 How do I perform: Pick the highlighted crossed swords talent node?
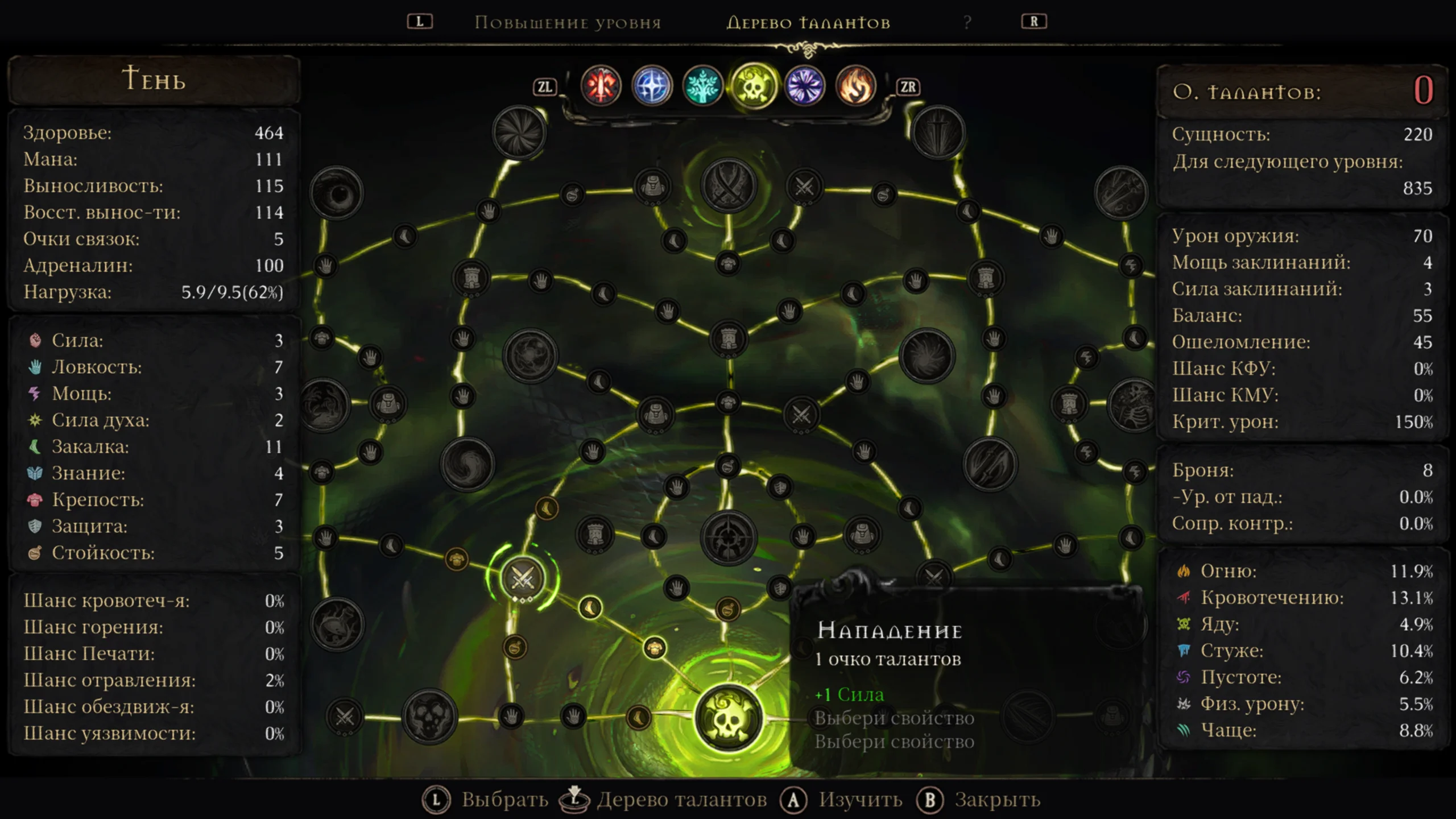(522, 579)
